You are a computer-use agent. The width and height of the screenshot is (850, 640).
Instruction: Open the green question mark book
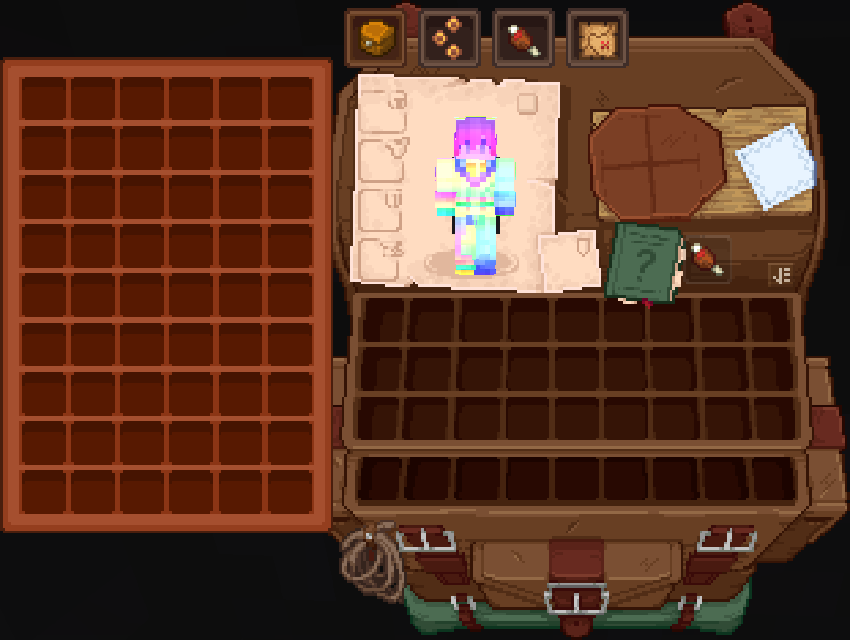pos(645,263)
